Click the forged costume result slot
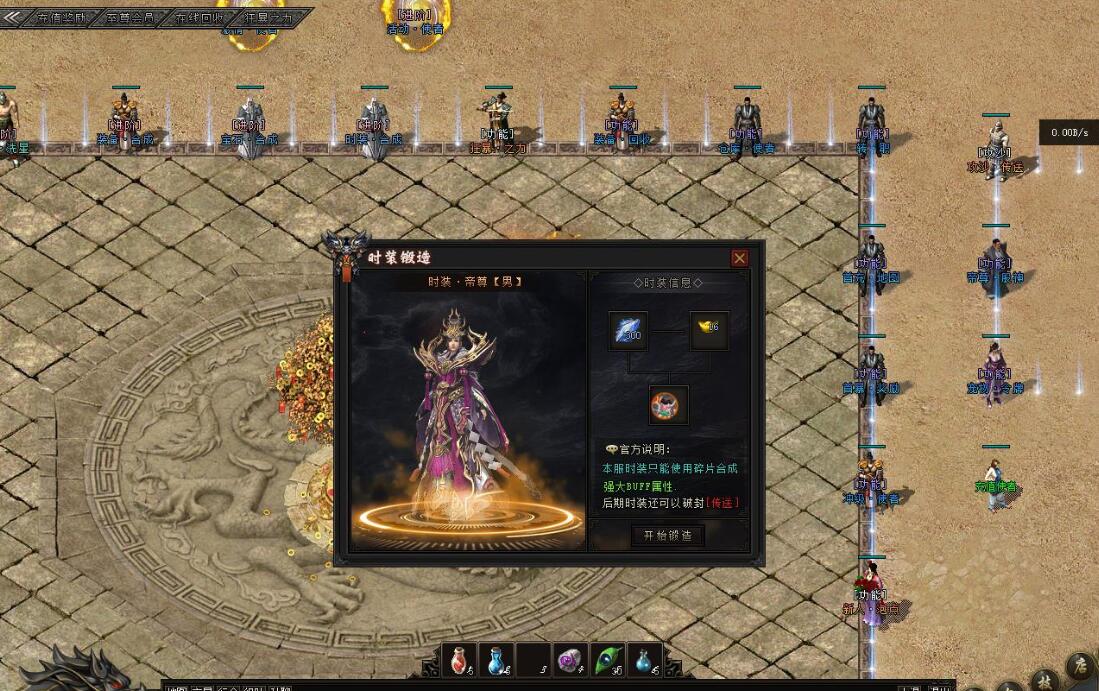Image resolution: width=1099 pixels, height=691 pixels. click(668, 404)
